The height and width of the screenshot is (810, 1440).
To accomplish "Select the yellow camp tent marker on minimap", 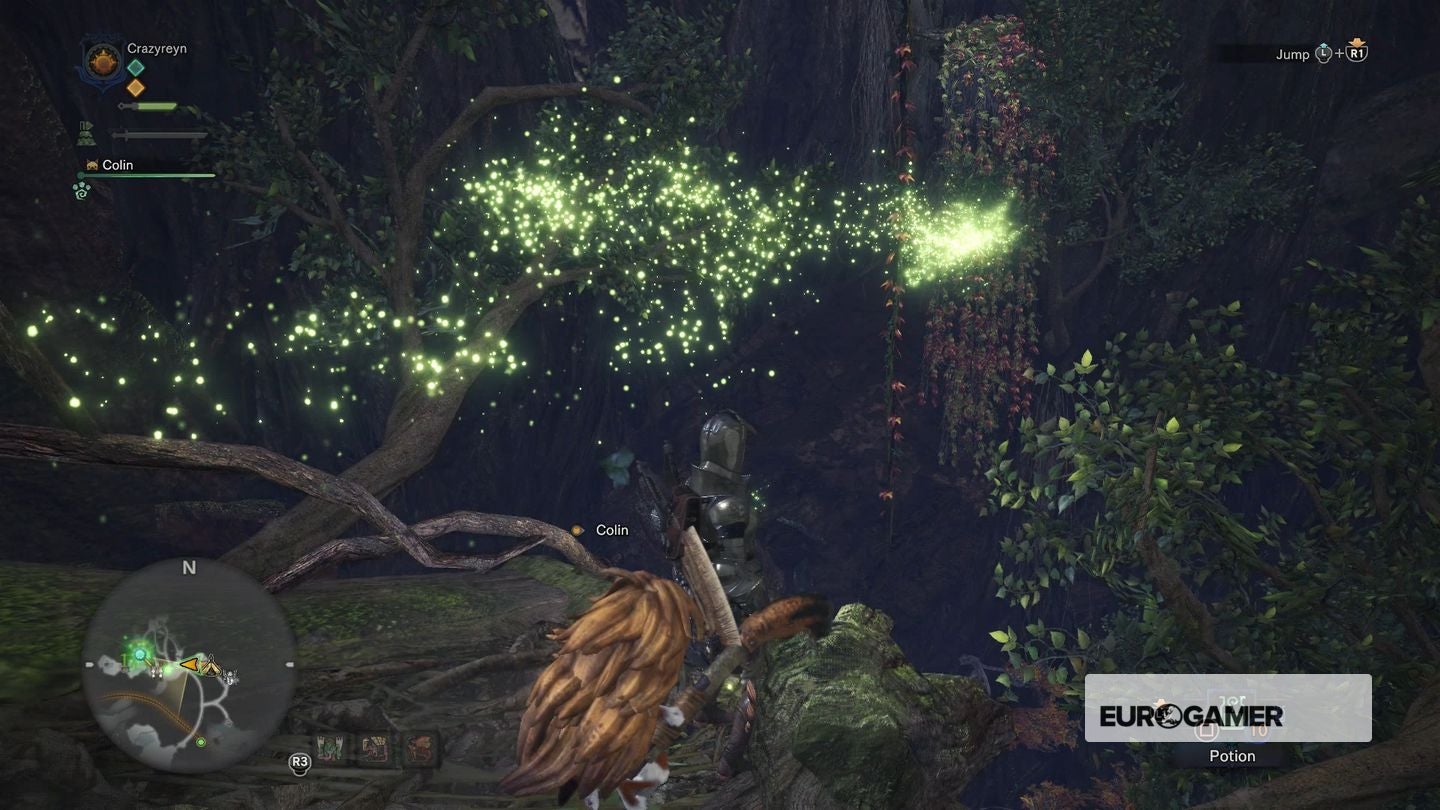I will point(210,663).
